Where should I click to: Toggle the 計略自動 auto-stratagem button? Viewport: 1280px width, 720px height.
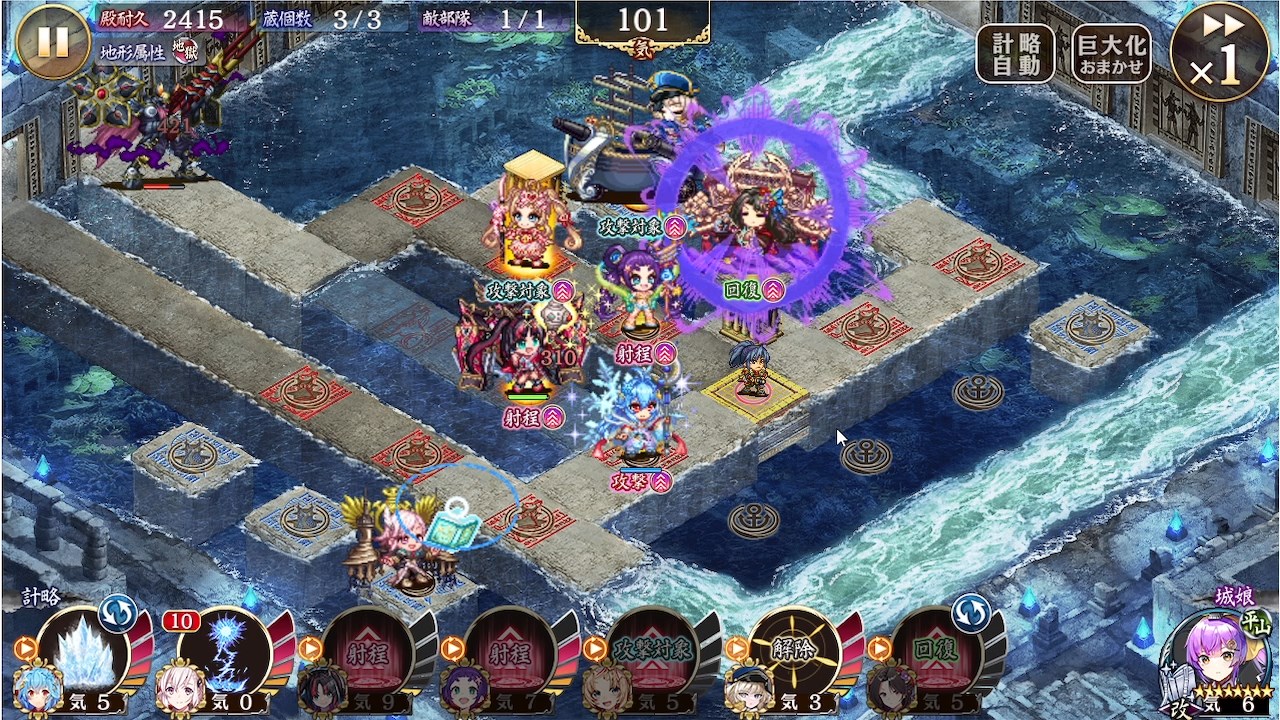pos(1015,54)
